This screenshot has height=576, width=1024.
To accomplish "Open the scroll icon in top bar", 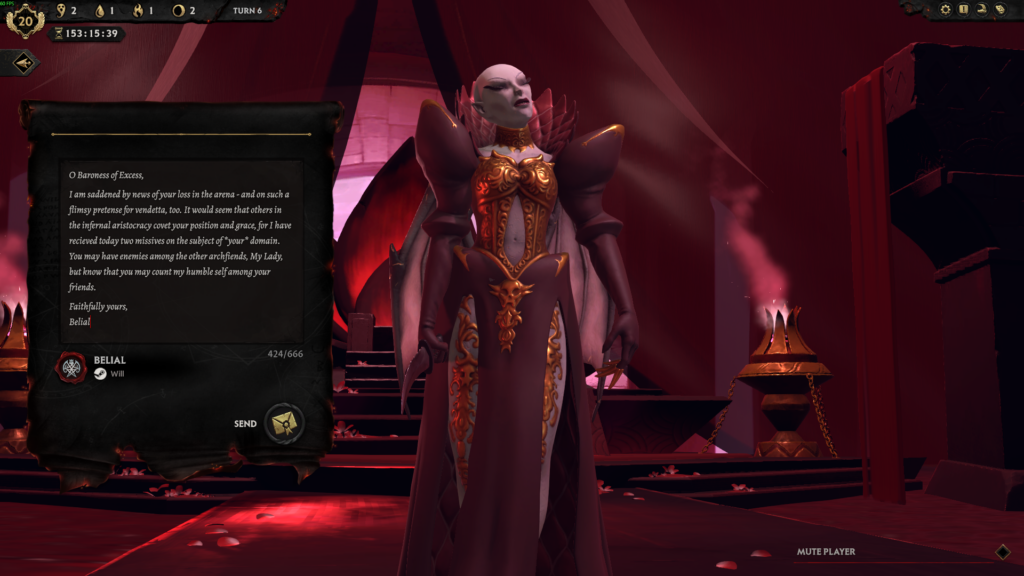I will click(999, 9).
